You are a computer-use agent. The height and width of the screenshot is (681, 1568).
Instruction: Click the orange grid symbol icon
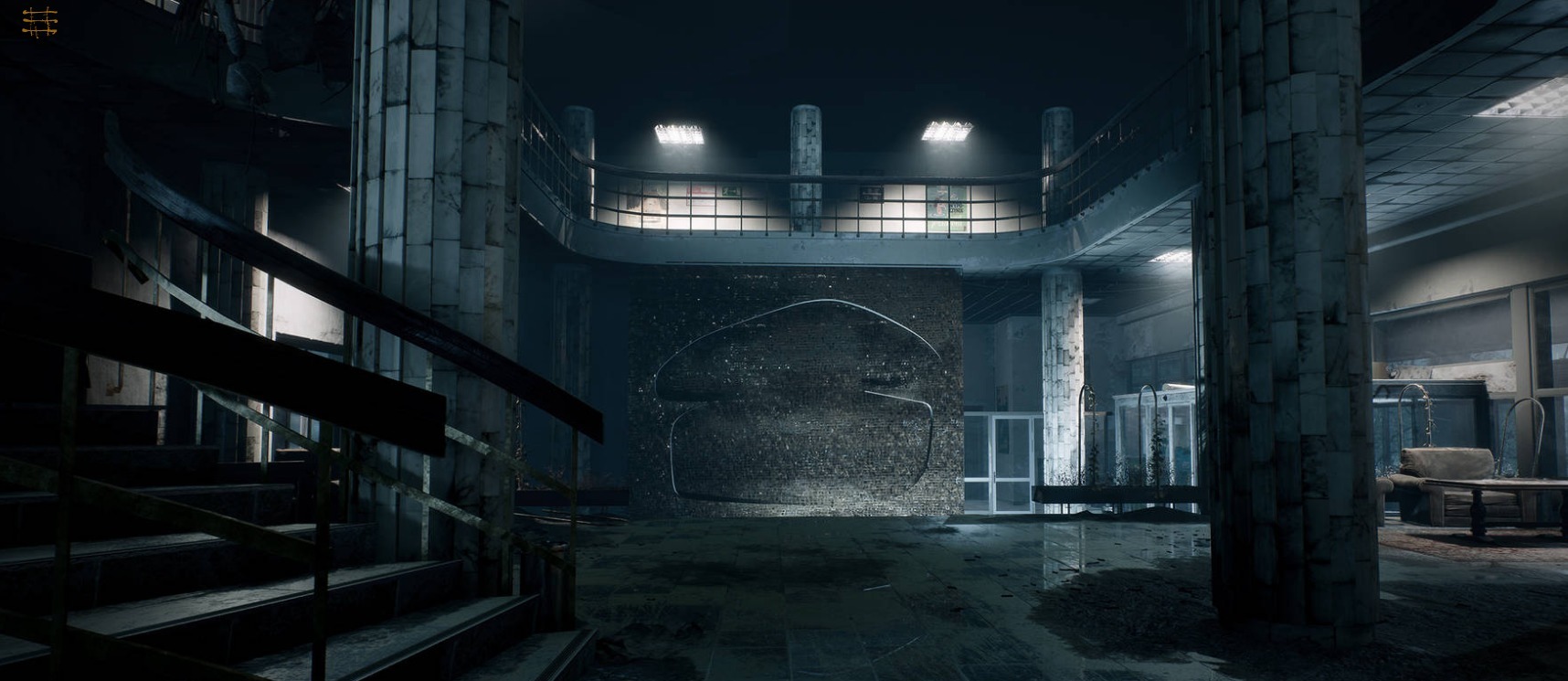(39, 22)
